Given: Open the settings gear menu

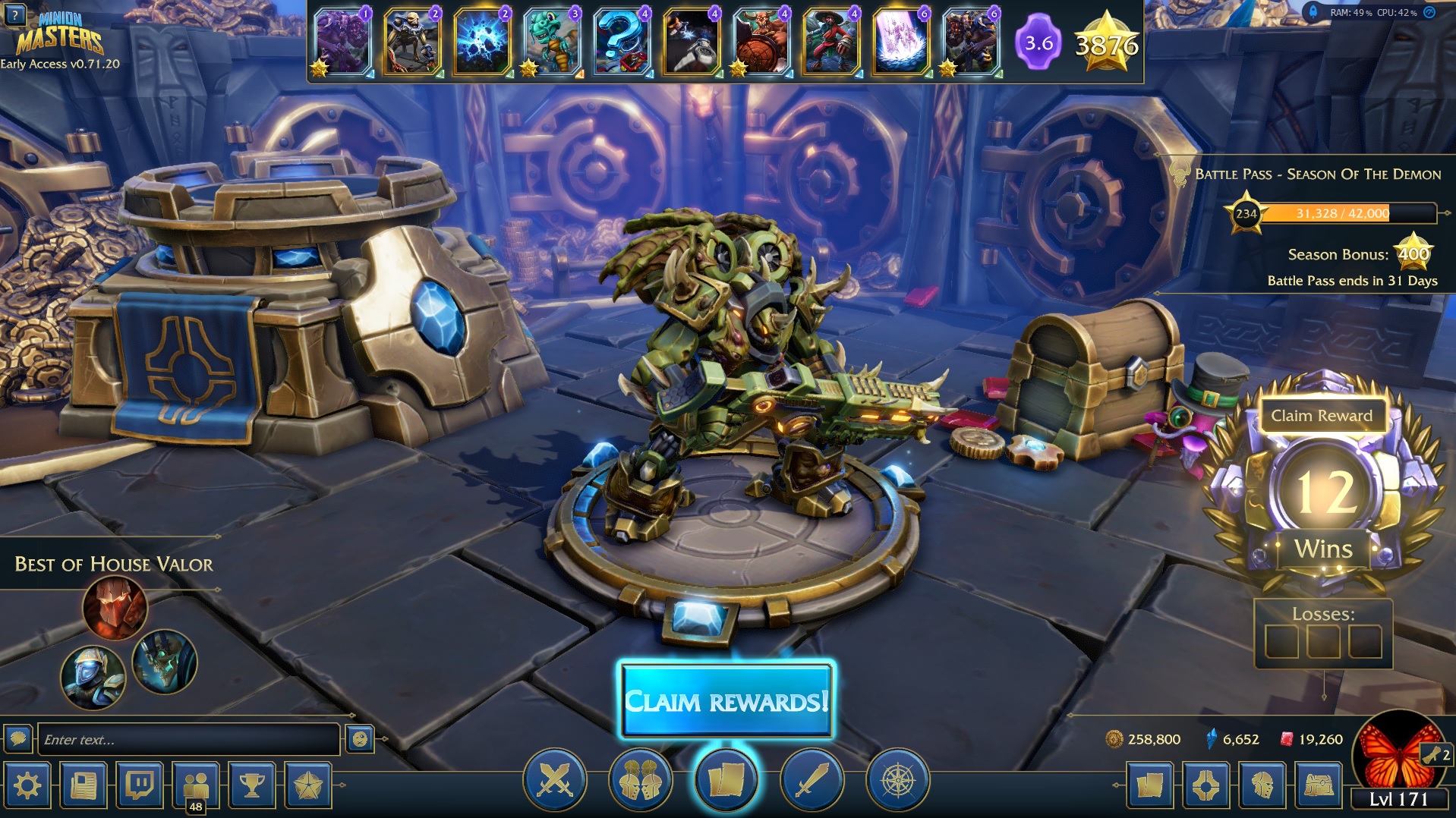Looking at the screenshot, I should 28,785.
